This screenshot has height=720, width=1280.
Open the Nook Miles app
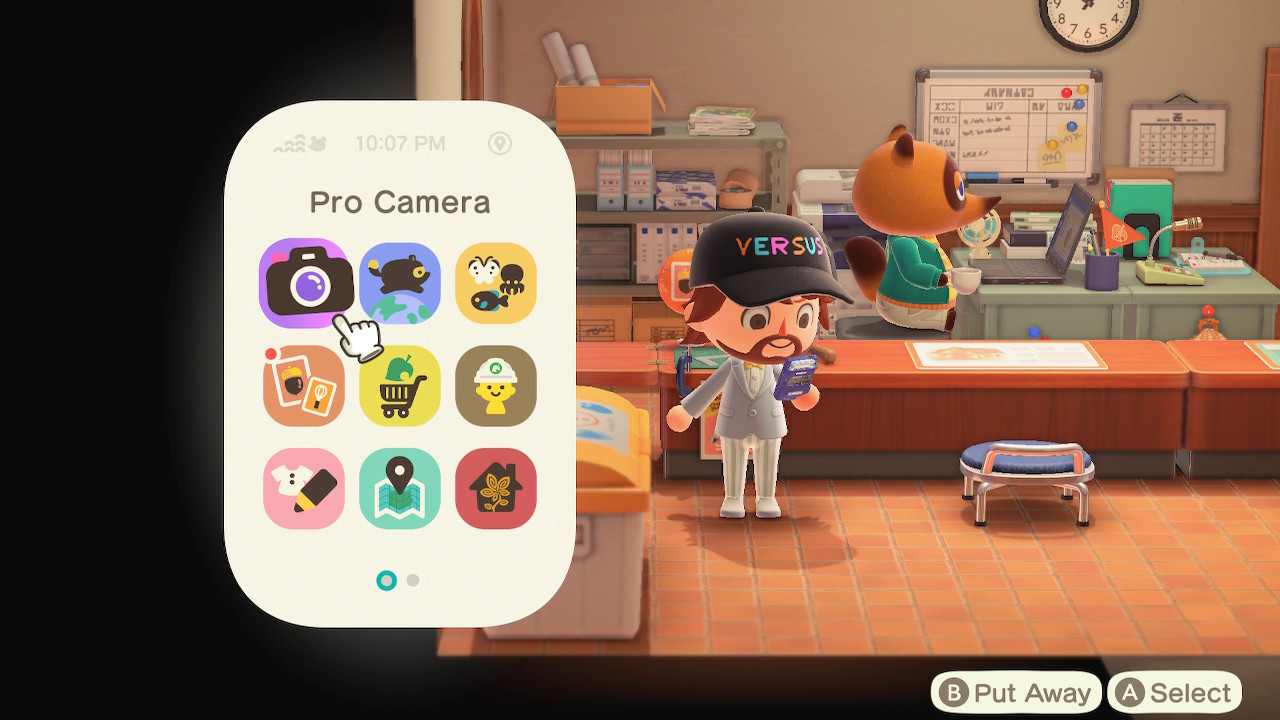tap(304, 385)
